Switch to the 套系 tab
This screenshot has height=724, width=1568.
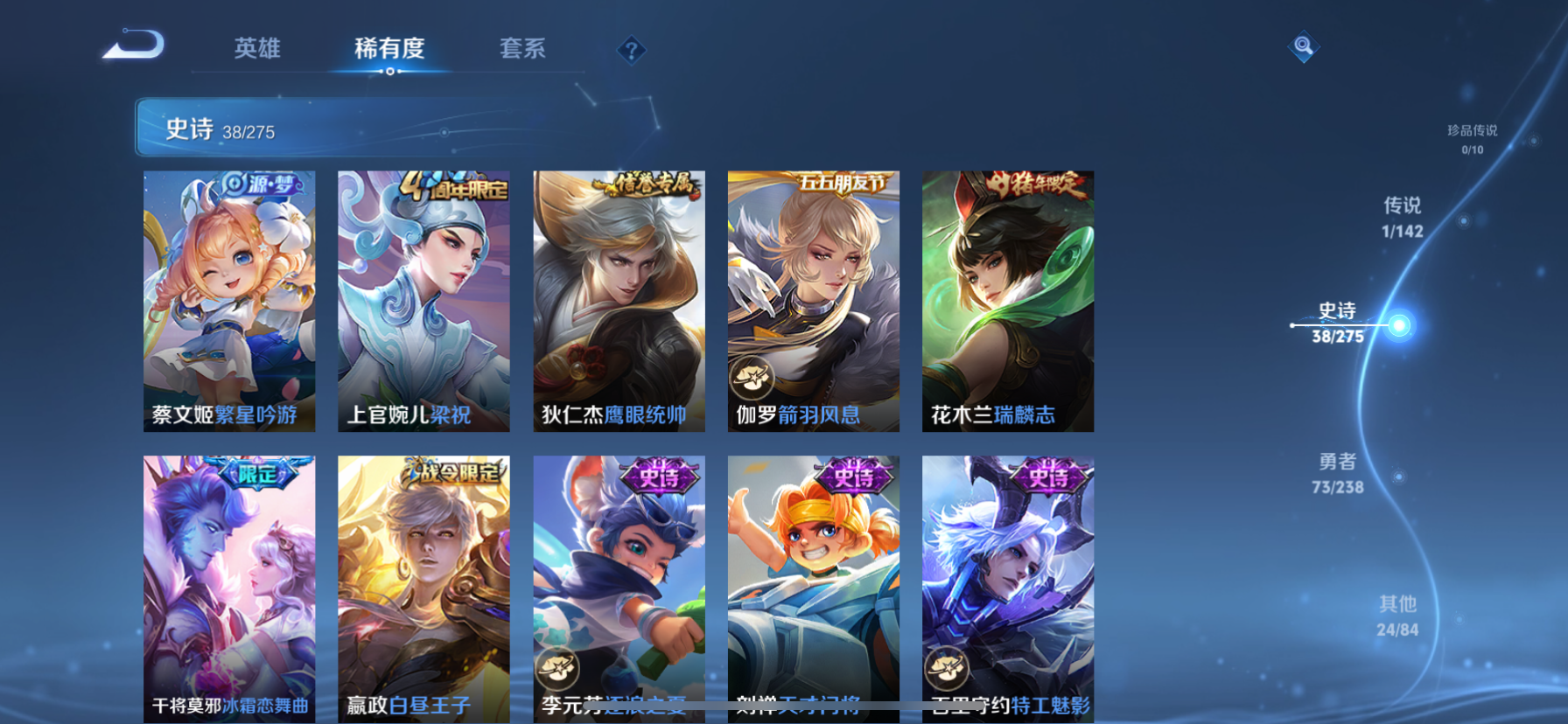pyautogui.click(x=522, y=50)
